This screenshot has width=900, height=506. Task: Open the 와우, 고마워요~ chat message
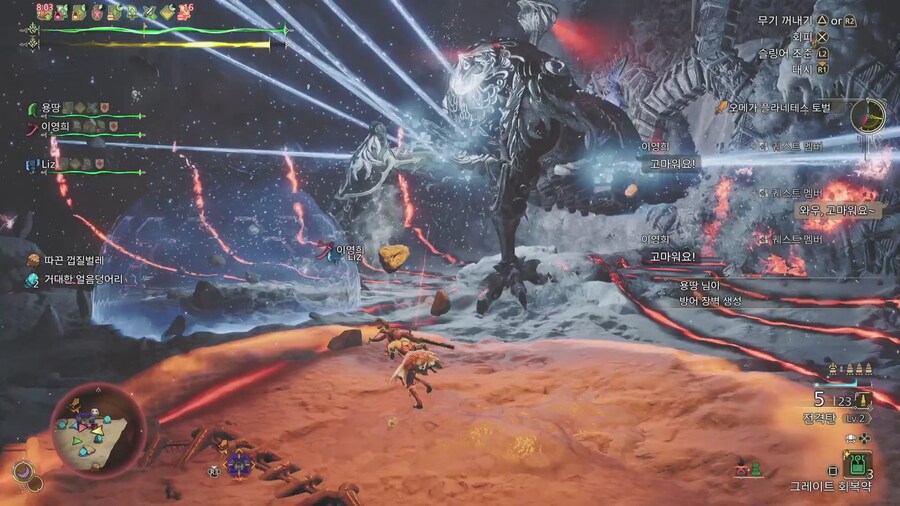[x=837, y=210]
